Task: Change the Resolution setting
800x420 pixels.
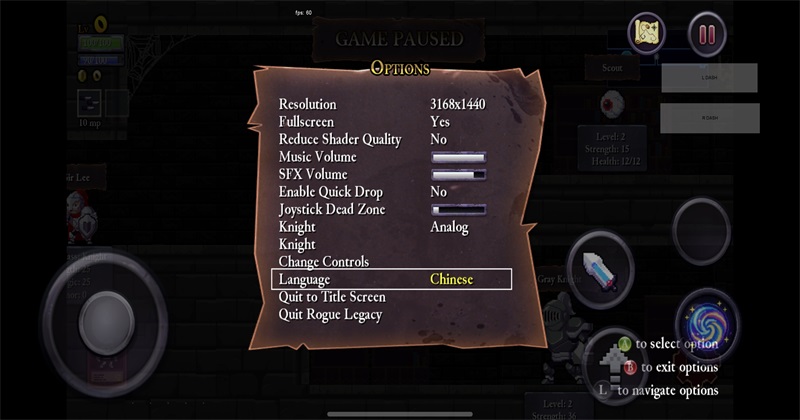Action: tap(458, 105)
